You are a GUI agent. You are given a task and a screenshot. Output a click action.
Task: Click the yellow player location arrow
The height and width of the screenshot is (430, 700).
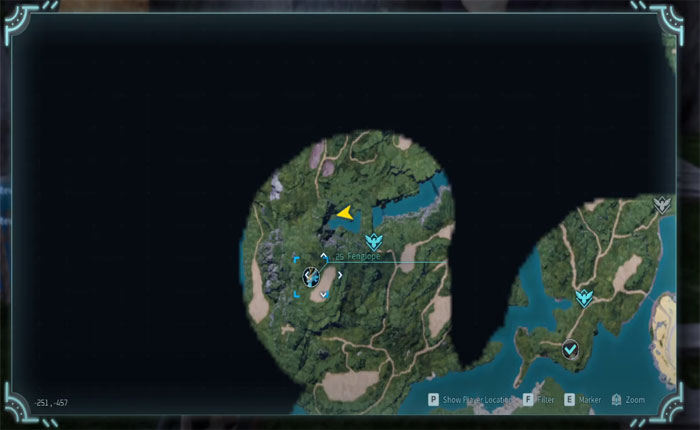(344, 212)
